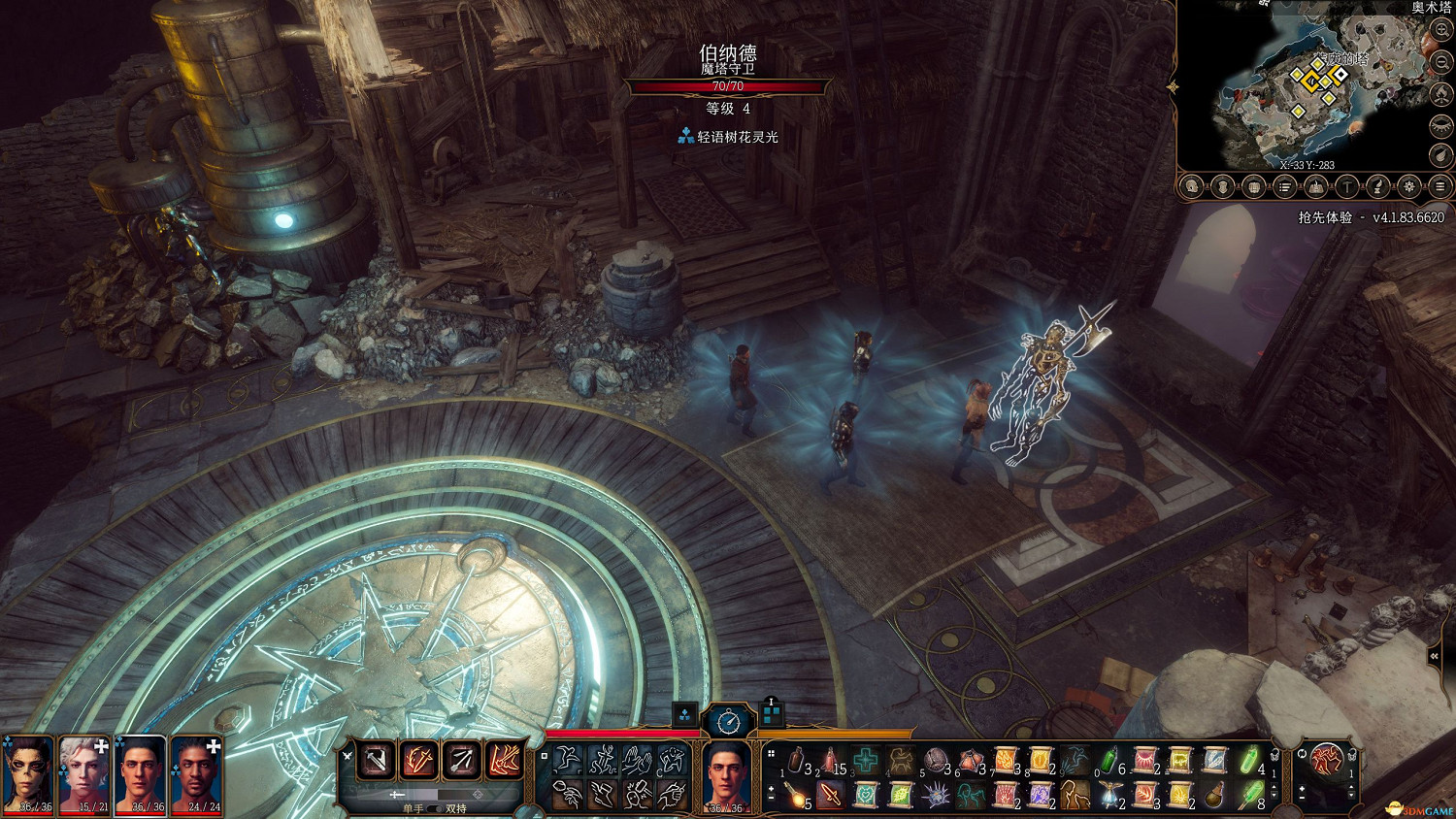Open the game menu with the three-lines button
The image size is (1456, 819).
pyautogui.click(x=1440, y=186)
